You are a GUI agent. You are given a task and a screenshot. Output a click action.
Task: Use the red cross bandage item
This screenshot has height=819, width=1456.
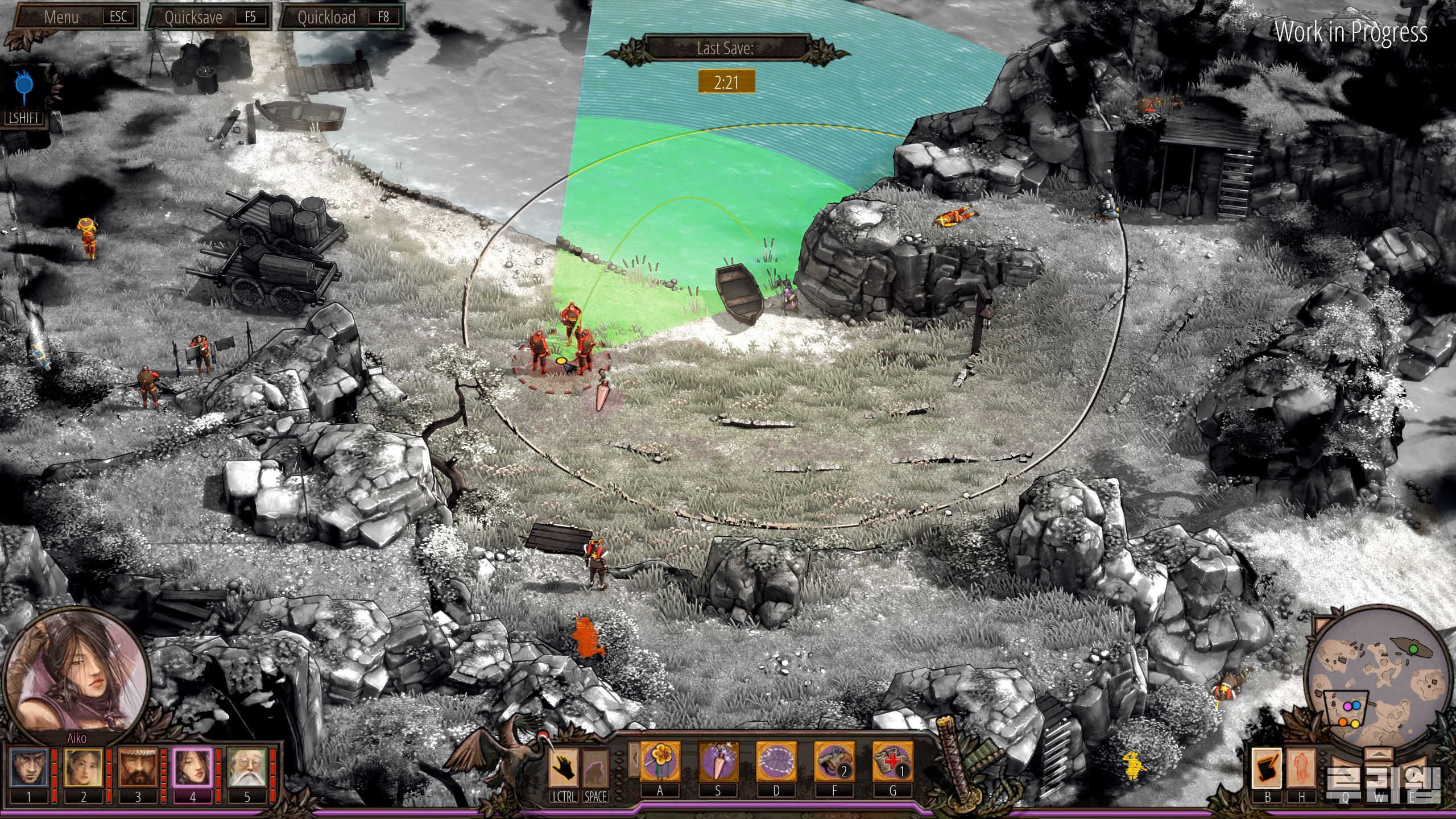click(x=892, y=762)
